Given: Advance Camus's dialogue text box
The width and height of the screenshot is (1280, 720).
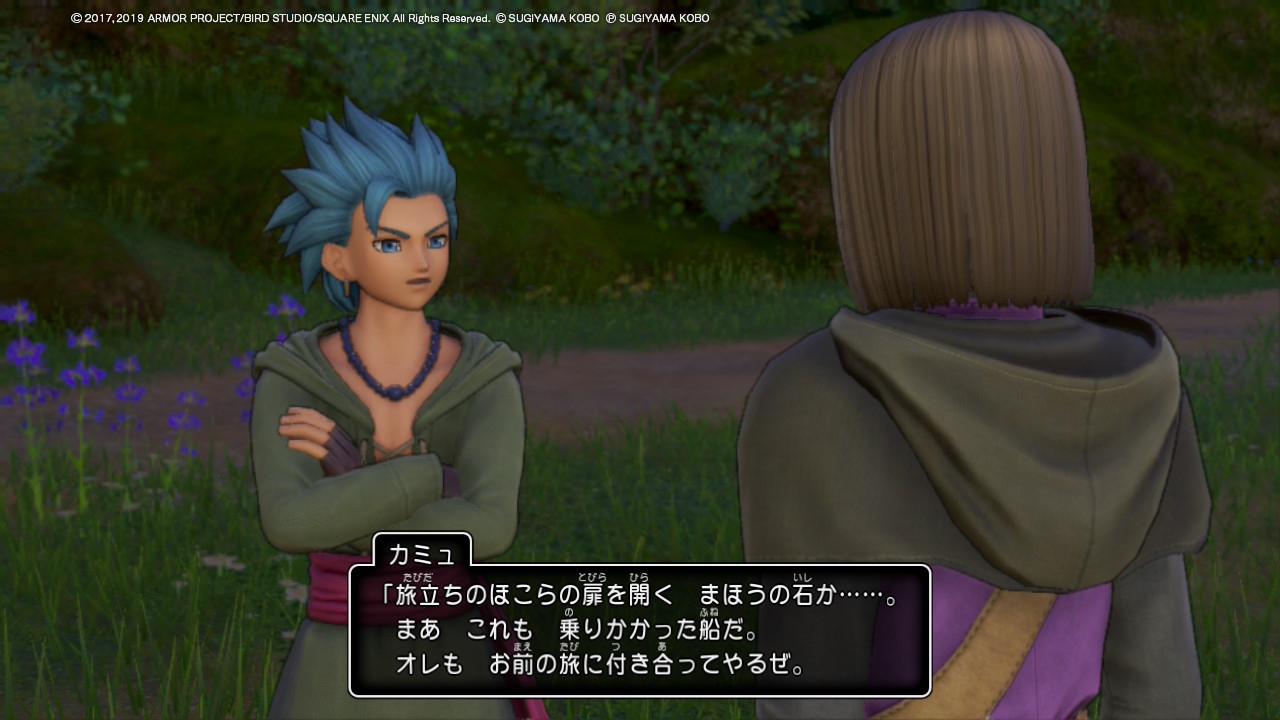Looking at the screenshot, I should [639, 630].
